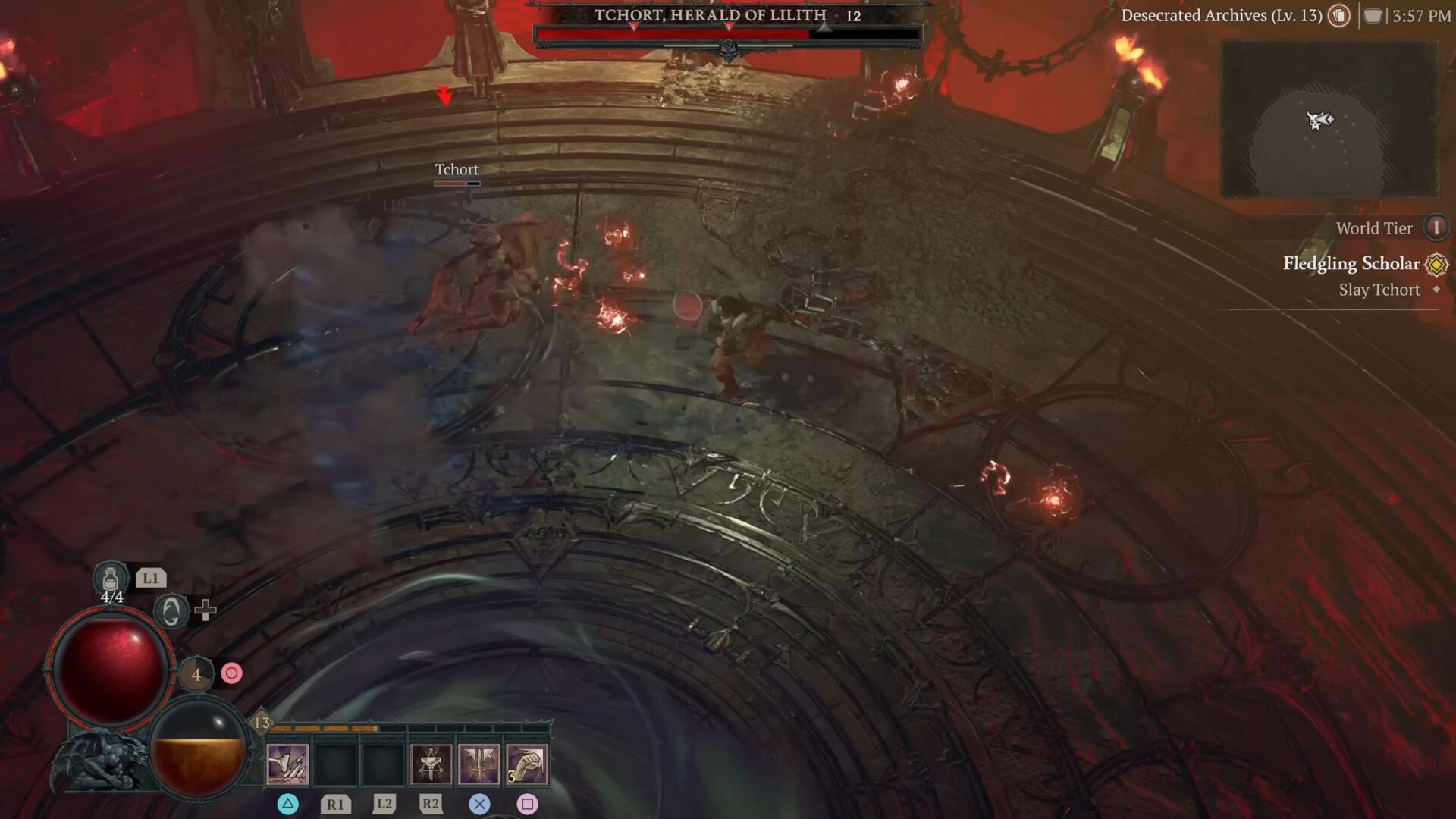Activate the sword ultimate skill bound to X
This screenshot has width=1456, height=819.
478,762
